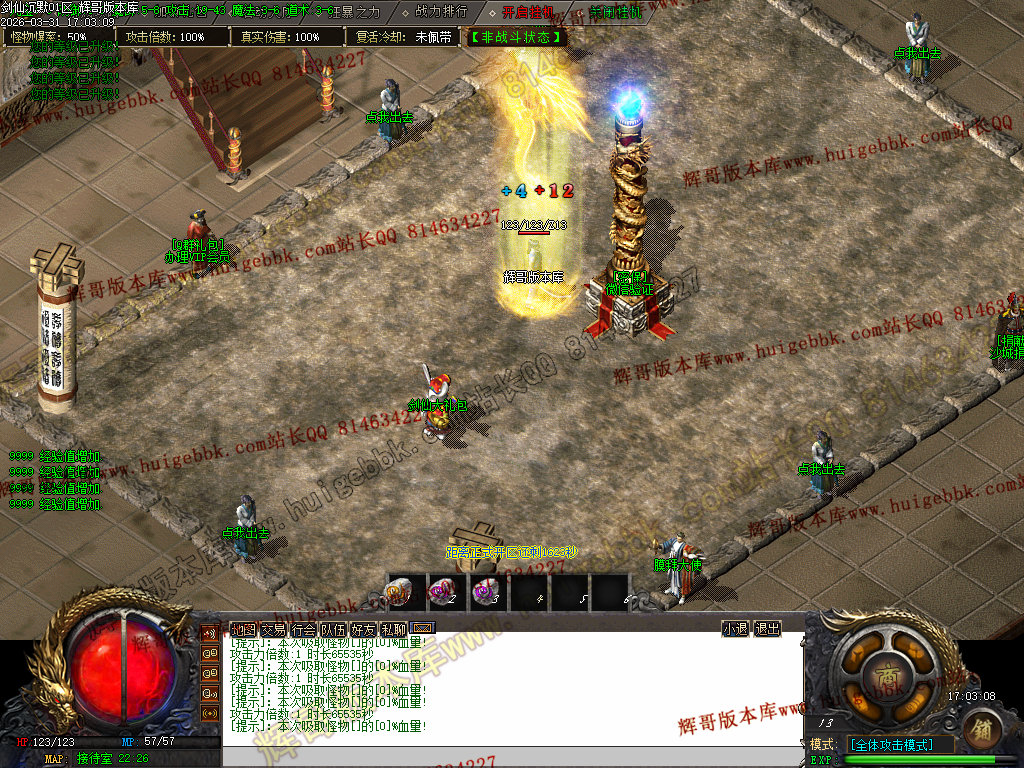Open the 队伍 team tab
Viewport: 1024px width, 768px height.
333,629
